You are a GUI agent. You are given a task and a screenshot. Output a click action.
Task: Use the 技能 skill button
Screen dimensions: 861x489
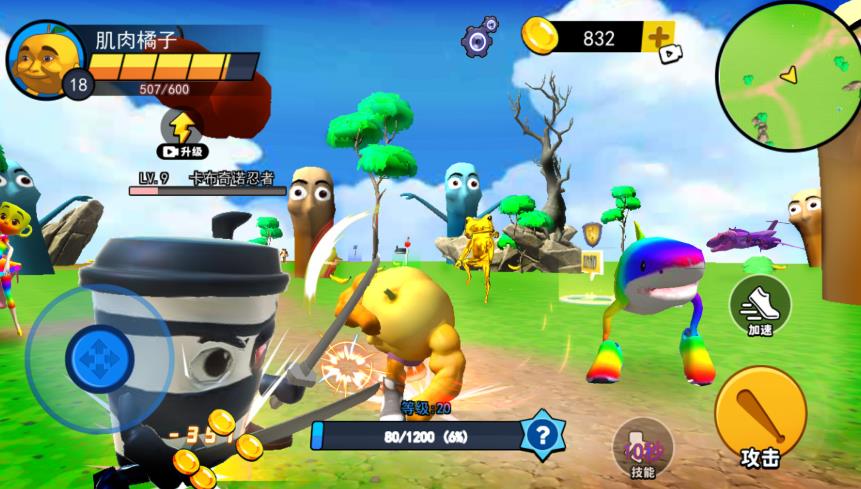pos(642,449)
